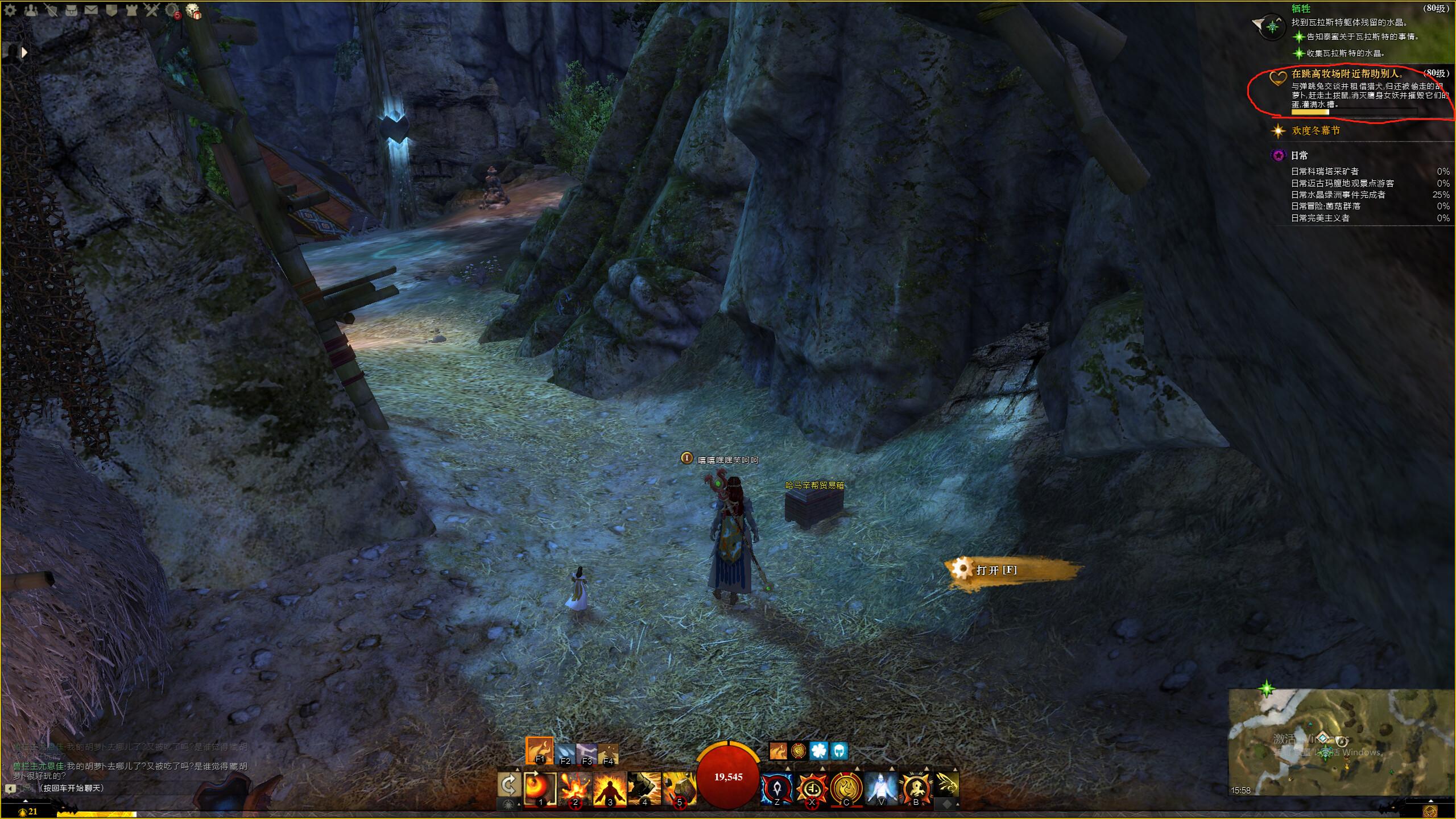Activate the elite skill in slot B
1456x819 pixels.
(916, 788)
